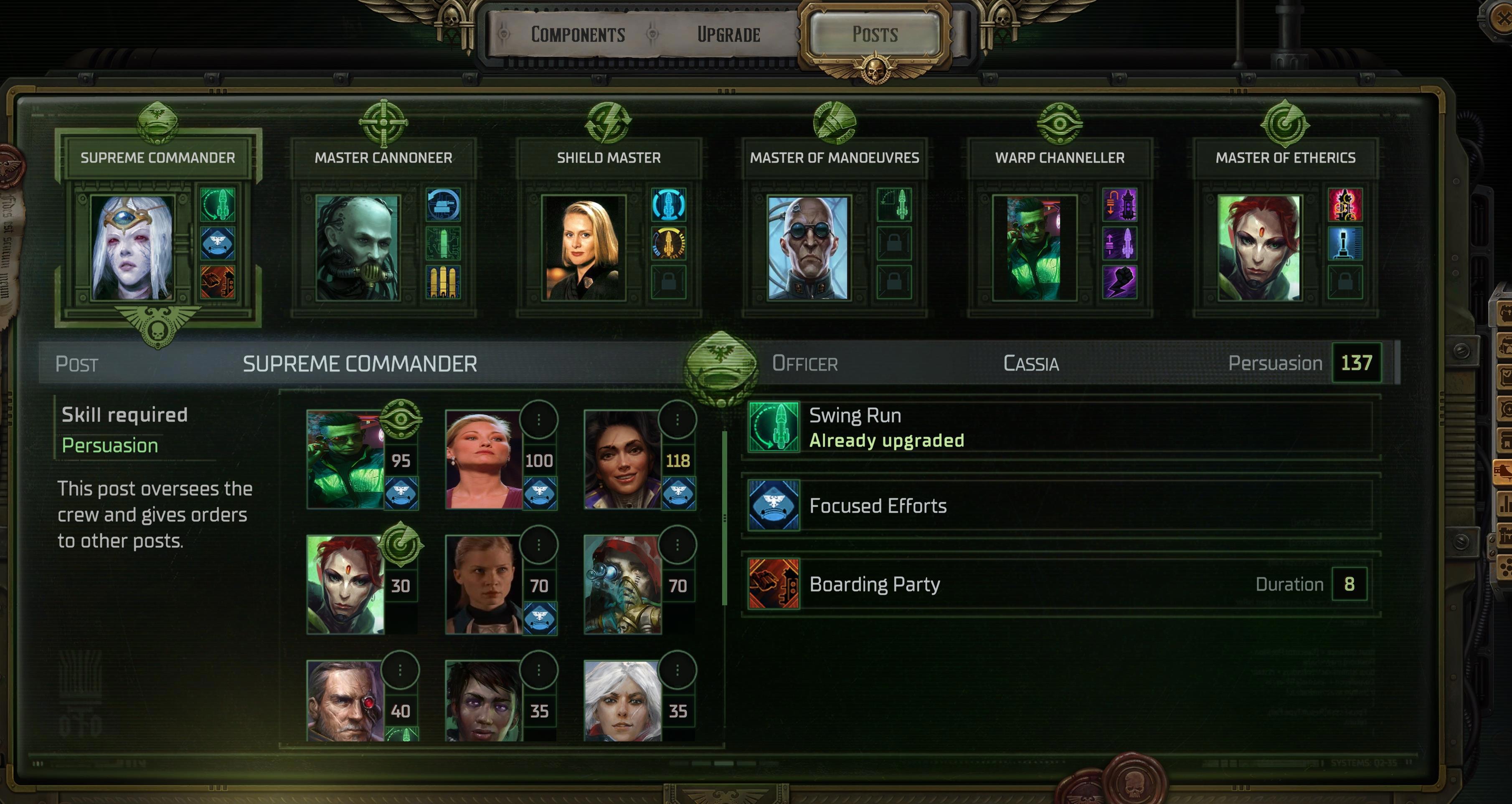Screen dimensions: 1512x804
Task: Click the Master Cannoneer triple-shell ability icon
Action: 443,283
